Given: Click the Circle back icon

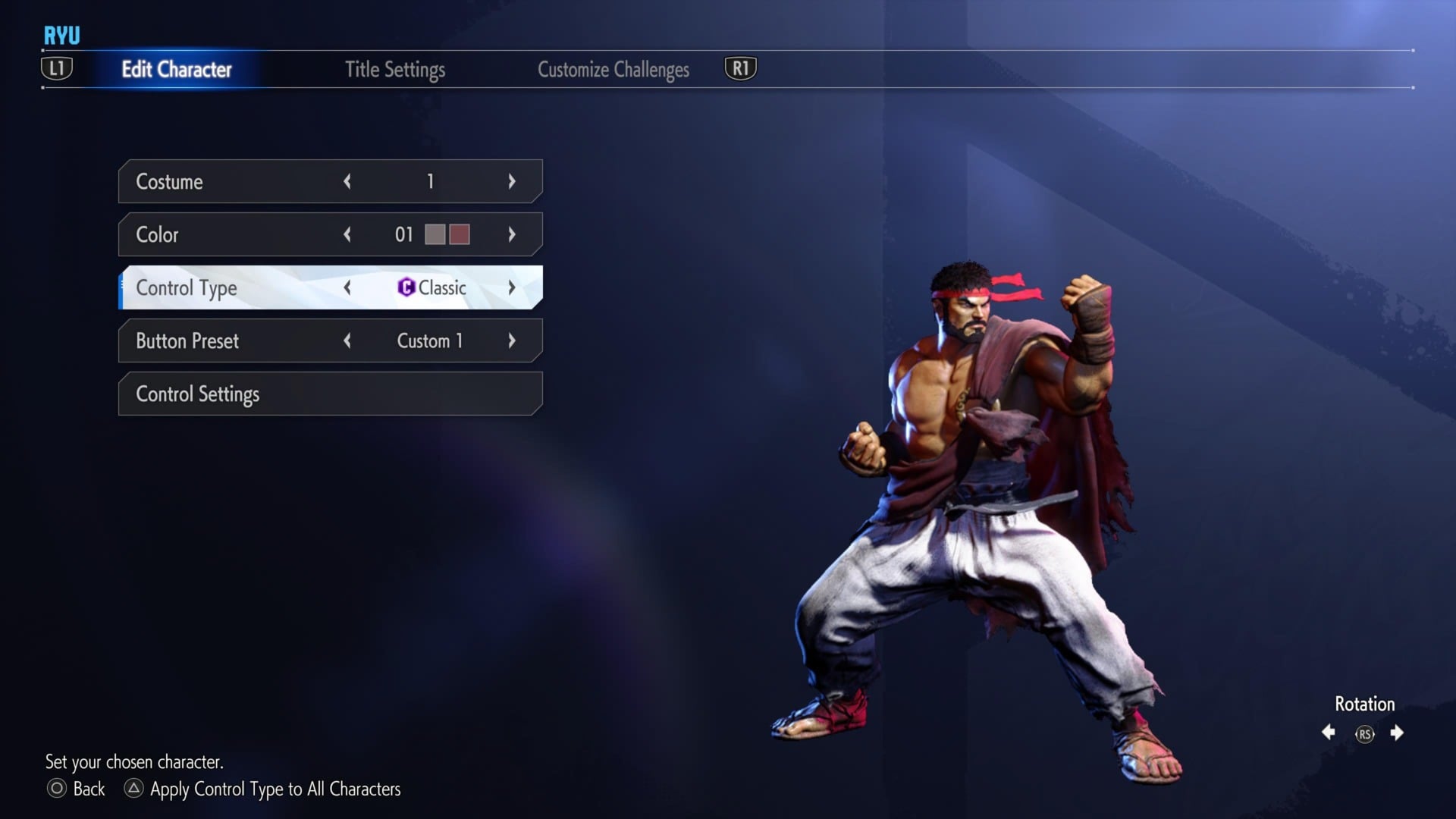Looking at the screenshot, I should point(55,789).
